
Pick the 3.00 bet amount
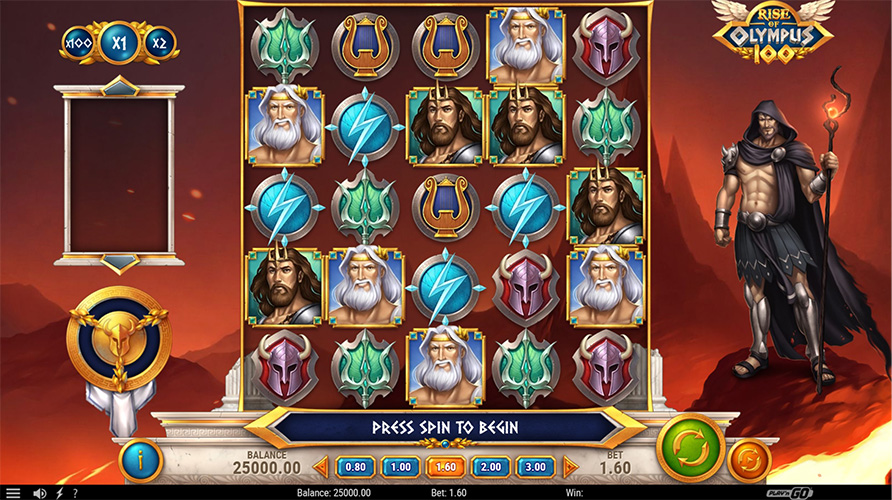[x=536, y=466]
